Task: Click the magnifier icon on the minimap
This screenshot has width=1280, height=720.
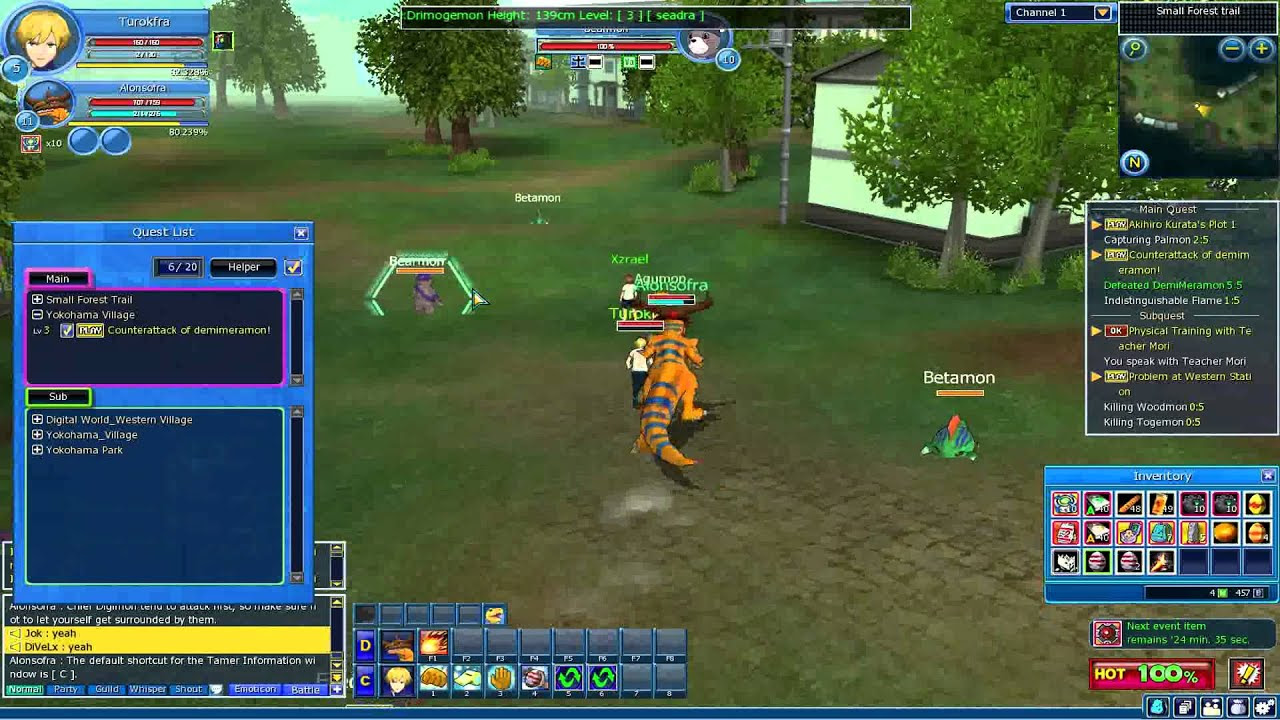Action: 1133,47
